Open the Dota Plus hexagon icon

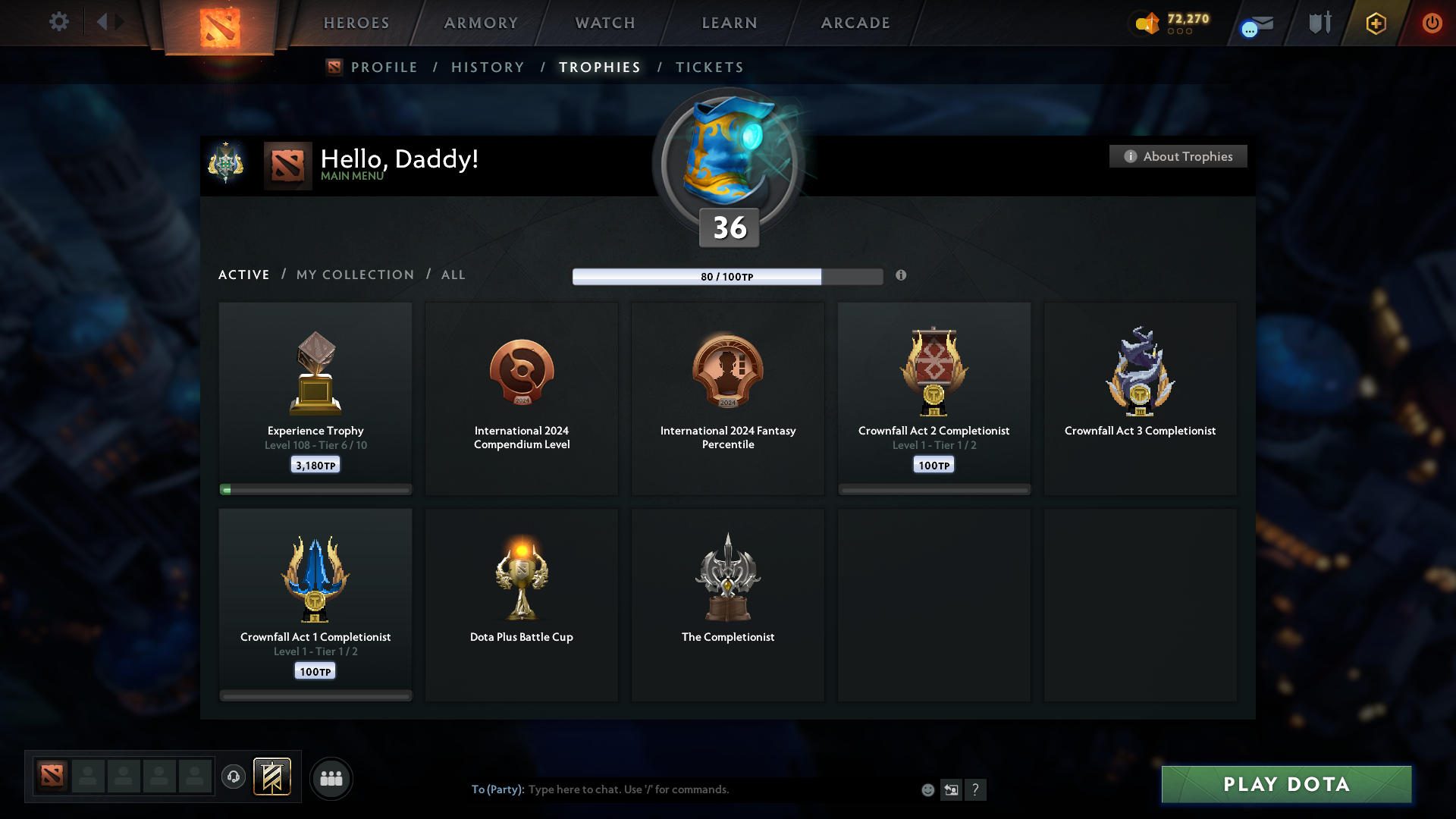pos(1375,24)
